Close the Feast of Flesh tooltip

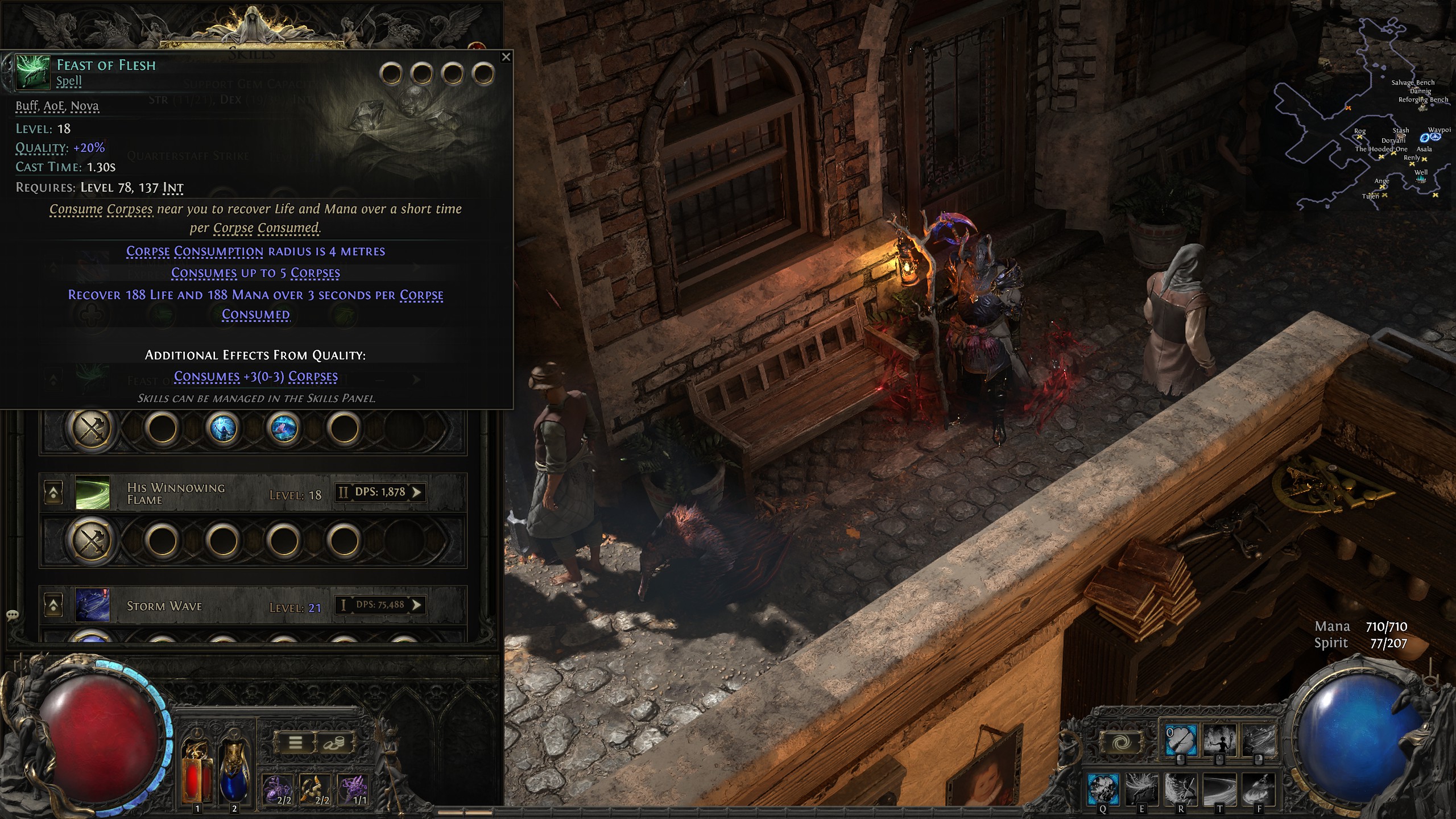(506, 57)
